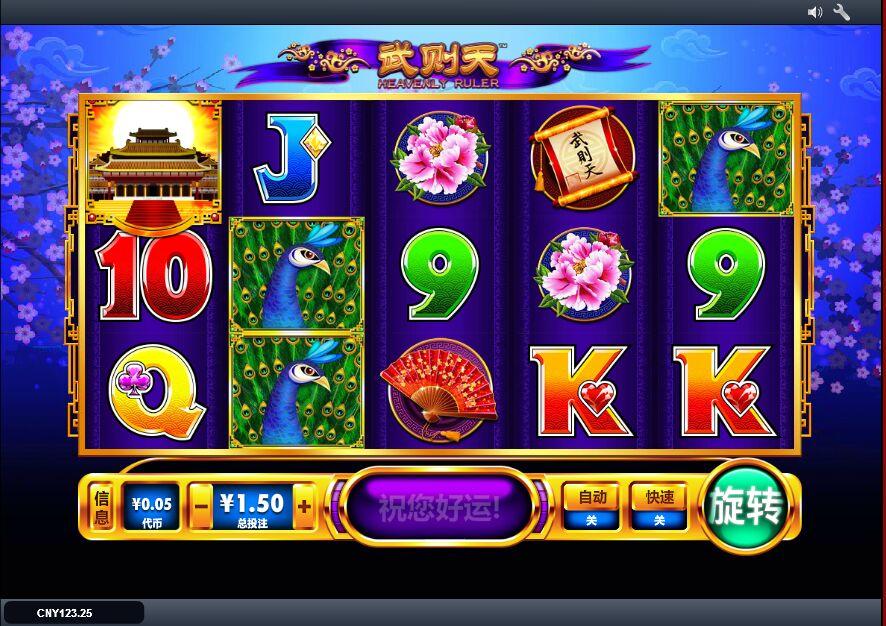Mute sound with the speaker icon

point(814,12)
